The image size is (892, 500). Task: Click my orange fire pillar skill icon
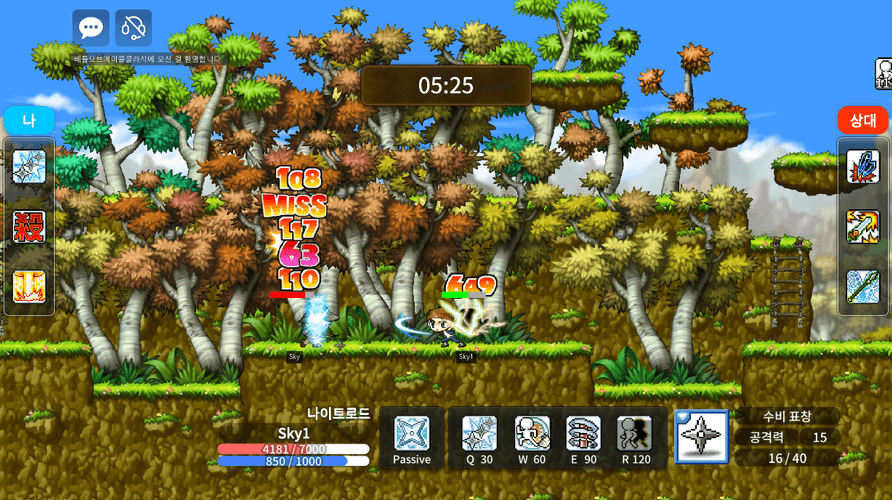(x=29, y=287)
